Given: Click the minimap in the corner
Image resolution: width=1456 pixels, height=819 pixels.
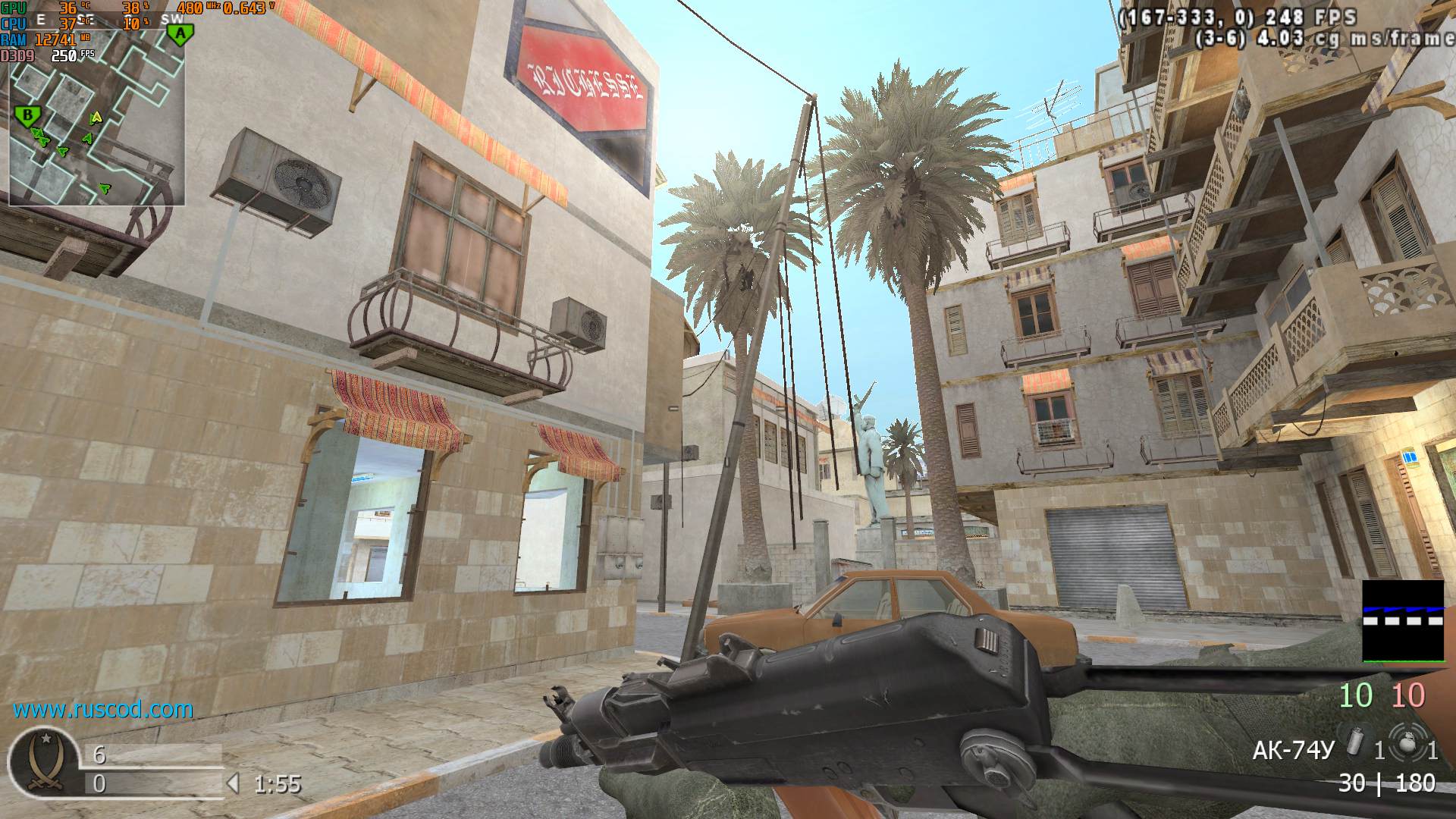Looking at the screenshot, I should tap(96, 114).
